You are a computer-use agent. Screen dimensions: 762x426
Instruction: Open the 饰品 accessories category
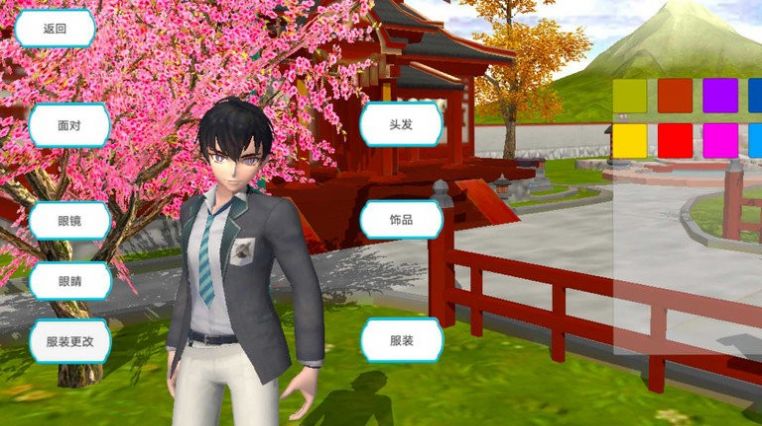pos(401,219)
